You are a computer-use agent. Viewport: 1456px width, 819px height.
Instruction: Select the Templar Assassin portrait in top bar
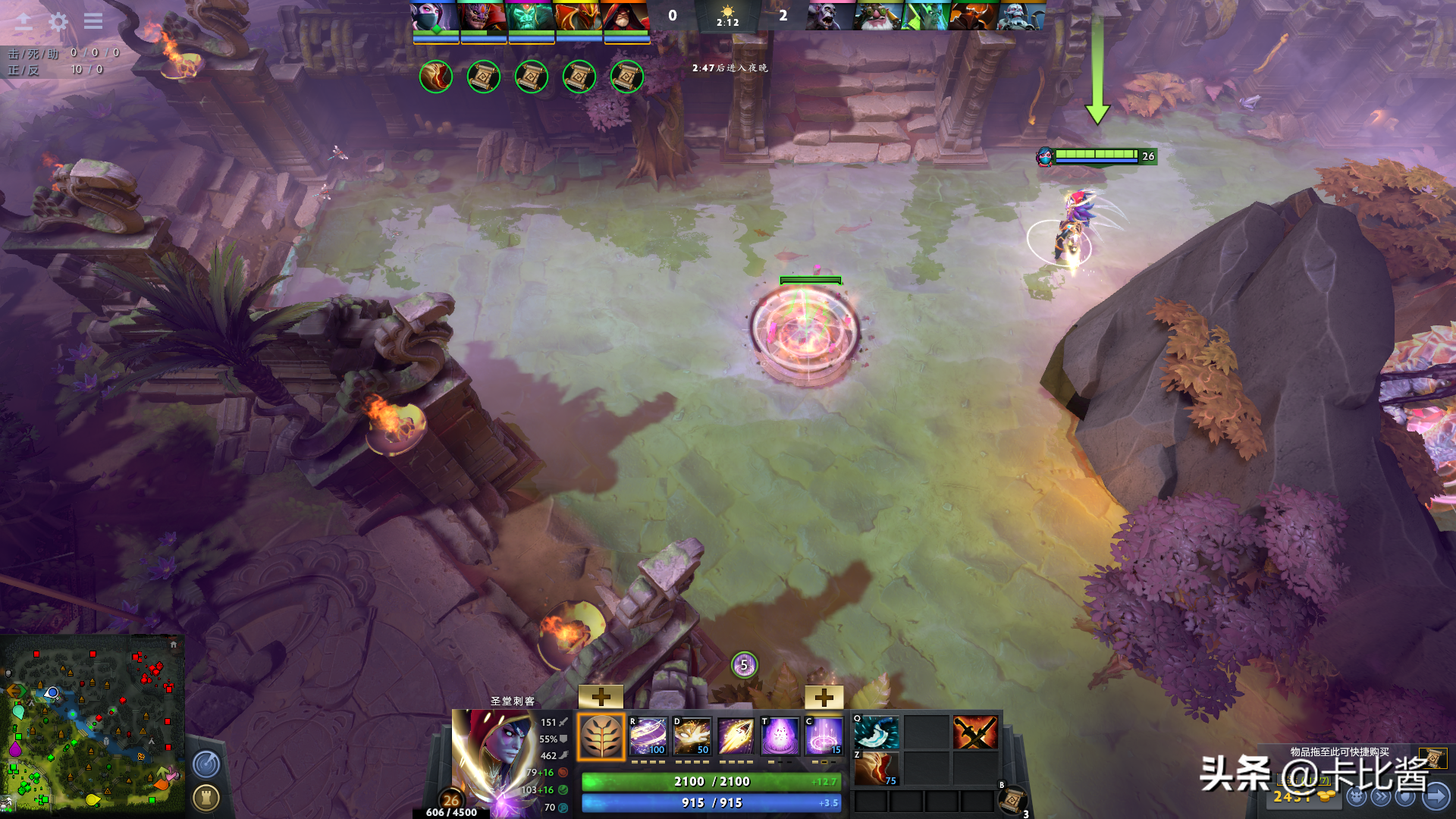coord(435,16)
